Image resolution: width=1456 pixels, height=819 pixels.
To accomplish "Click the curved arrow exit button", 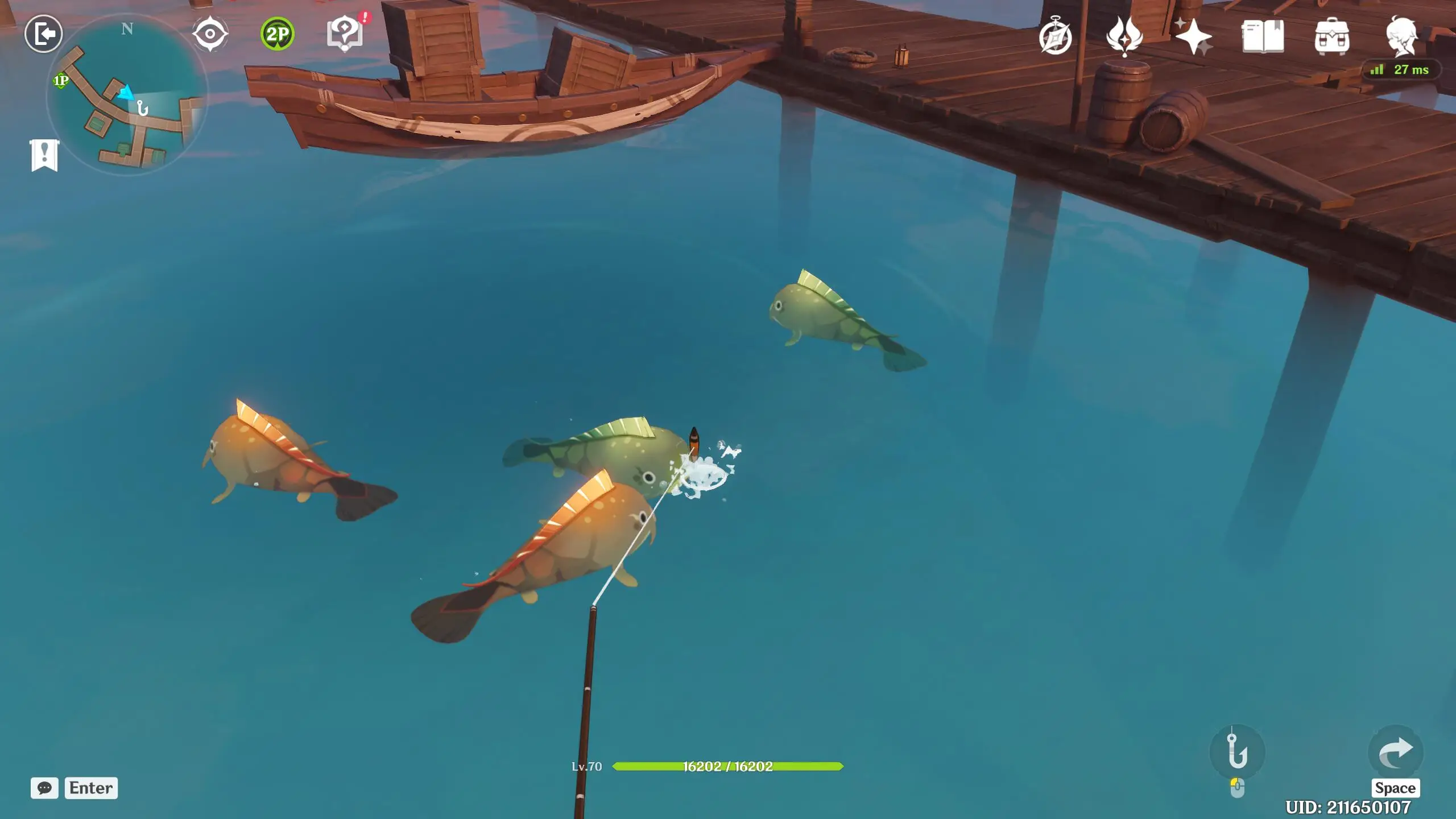I will point(1396,752).
